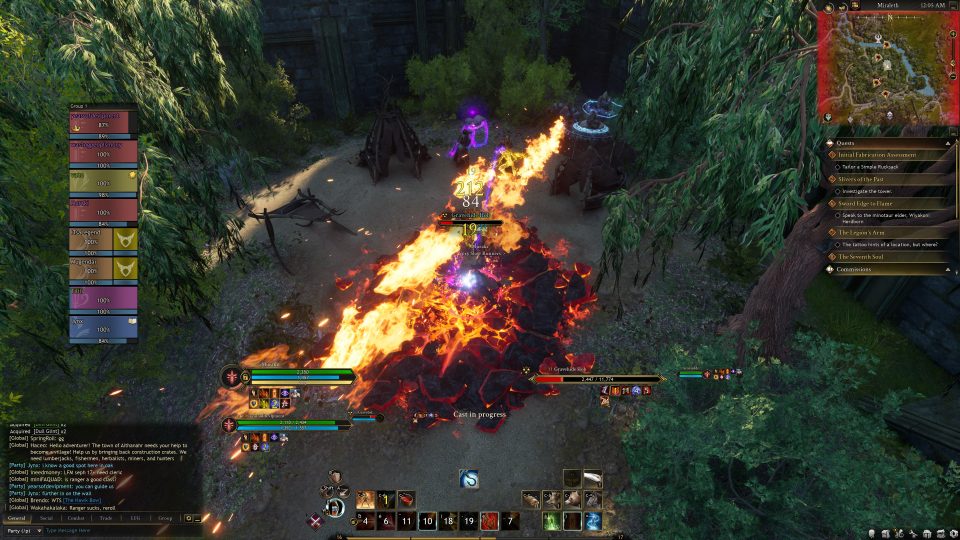The image size is (960, 540).
Task: Switch to the General chat tab
Action: [16, 518]
